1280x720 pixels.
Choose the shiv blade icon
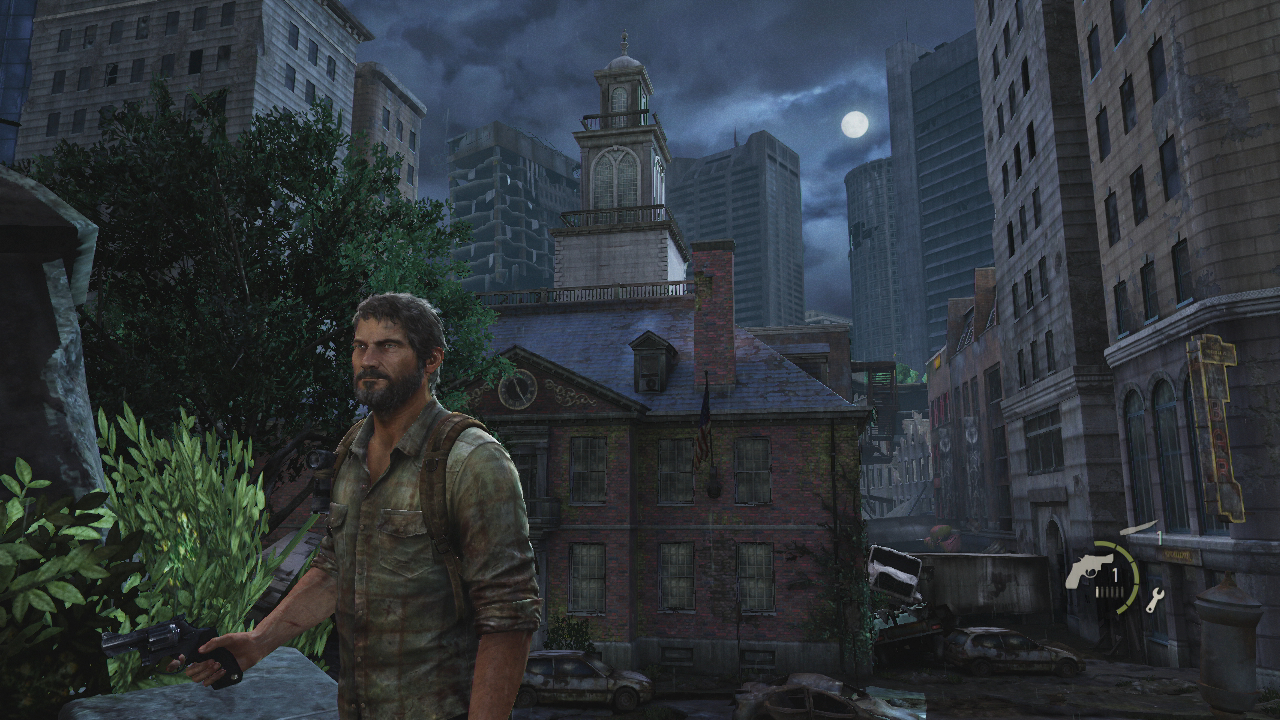[x=1137, y=527]
